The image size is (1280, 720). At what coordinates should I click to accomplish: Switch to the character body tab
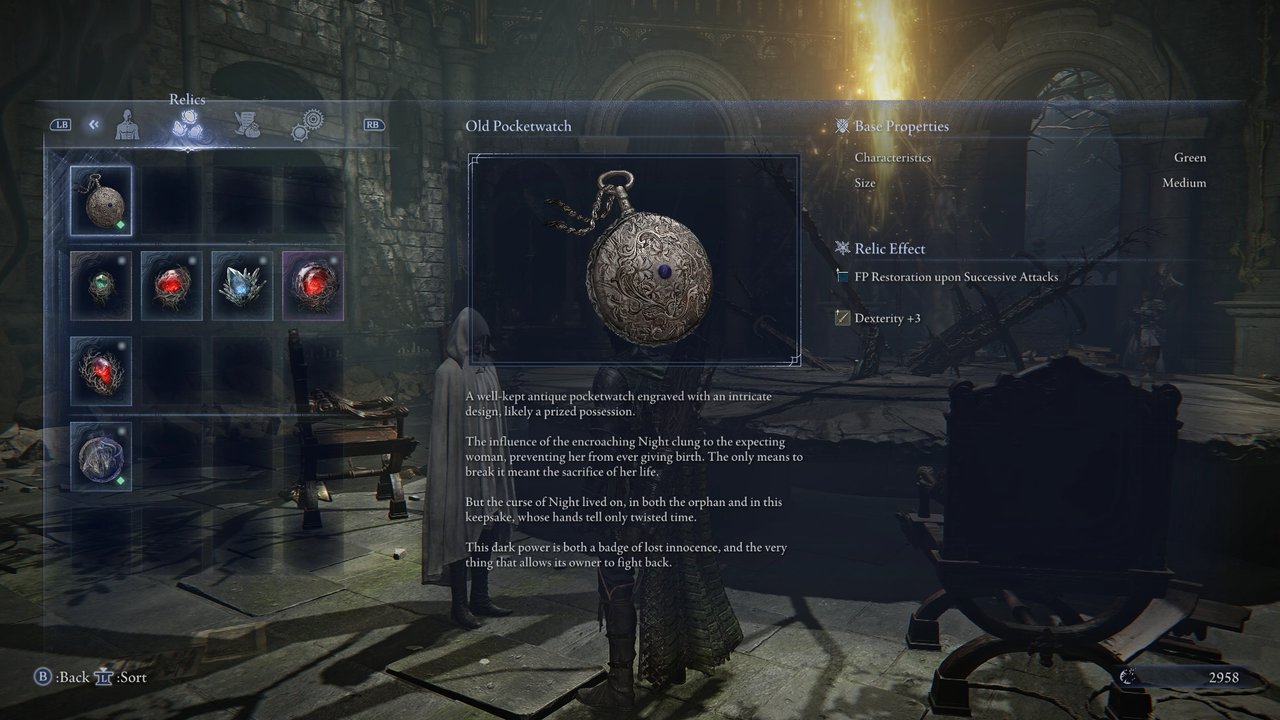pyautogui.click(x=127, y=125)
